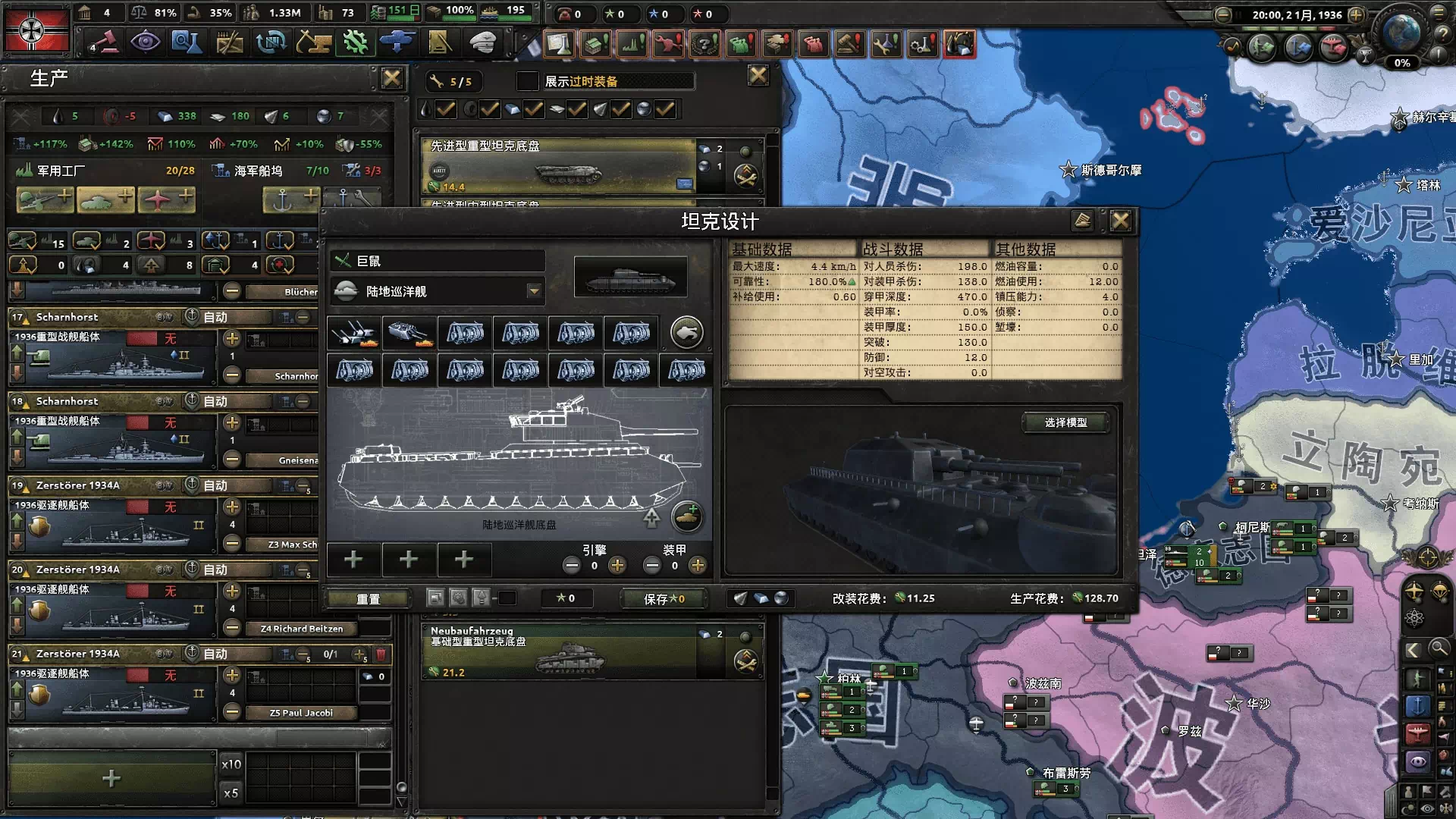Increase the 引擎 engine level
1456x819 pixels.
coord(617,566)
